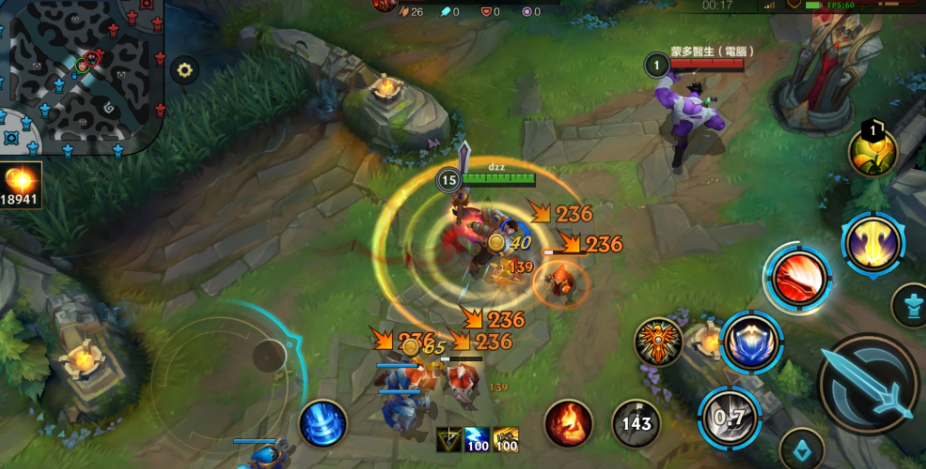
Task: Tap the sword basic attack button
Action: point(867,383)
